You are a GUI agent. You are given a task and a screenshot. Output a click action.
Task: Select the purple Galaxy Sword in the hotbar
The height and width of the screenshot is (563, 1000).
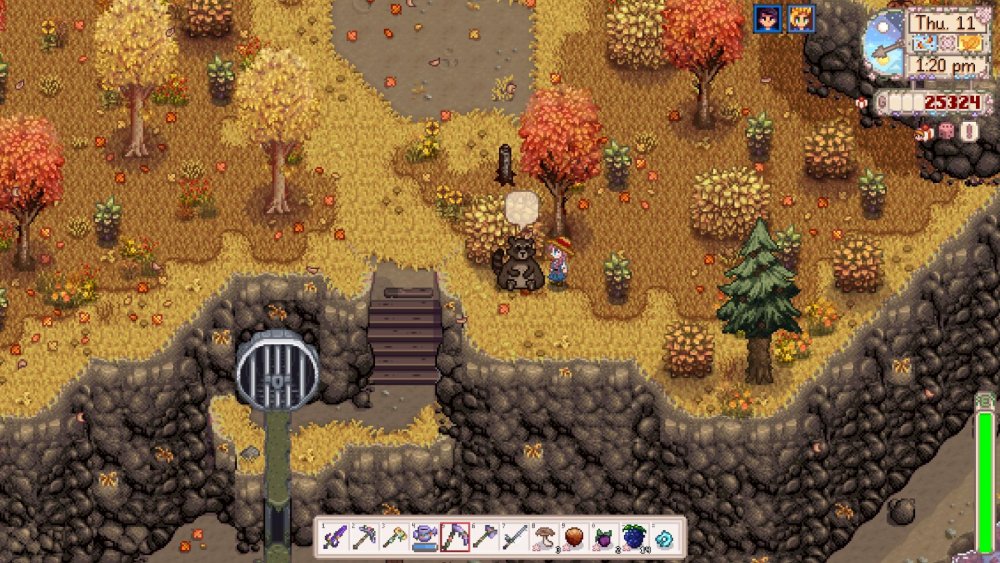tap(335, 538)
